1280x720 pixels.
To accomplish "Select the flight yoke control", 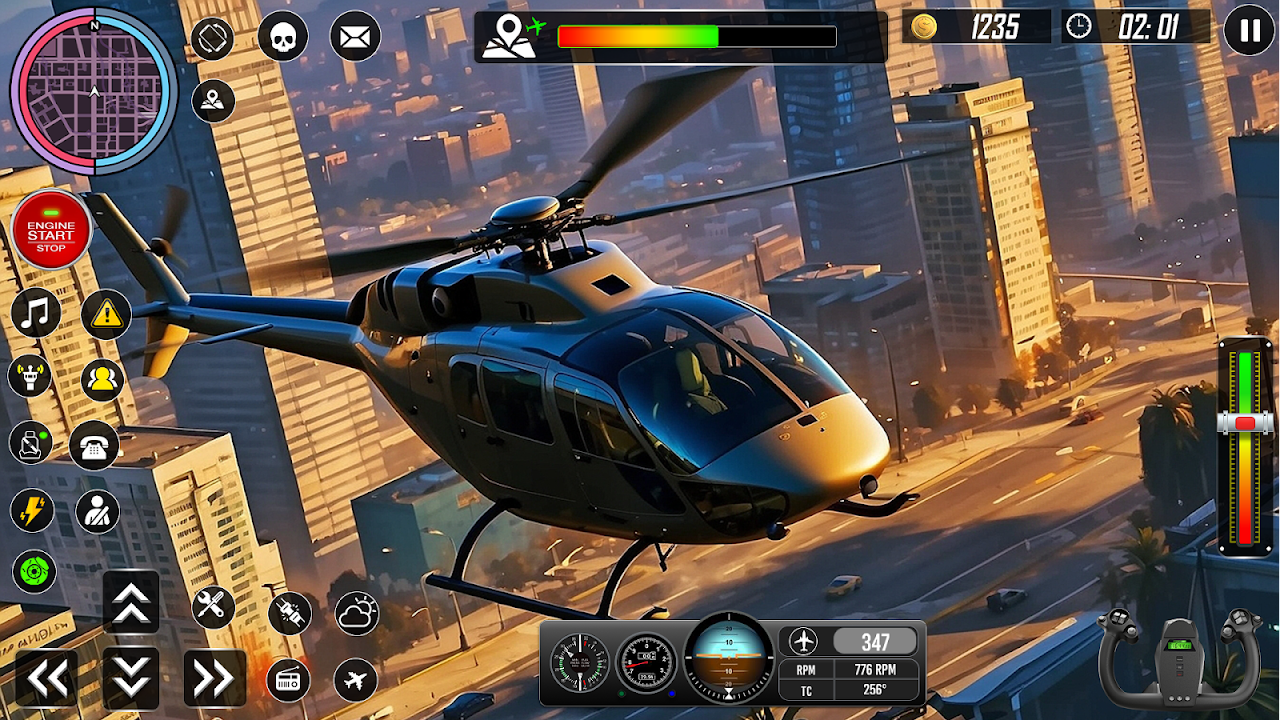I will coord(1179,657).
